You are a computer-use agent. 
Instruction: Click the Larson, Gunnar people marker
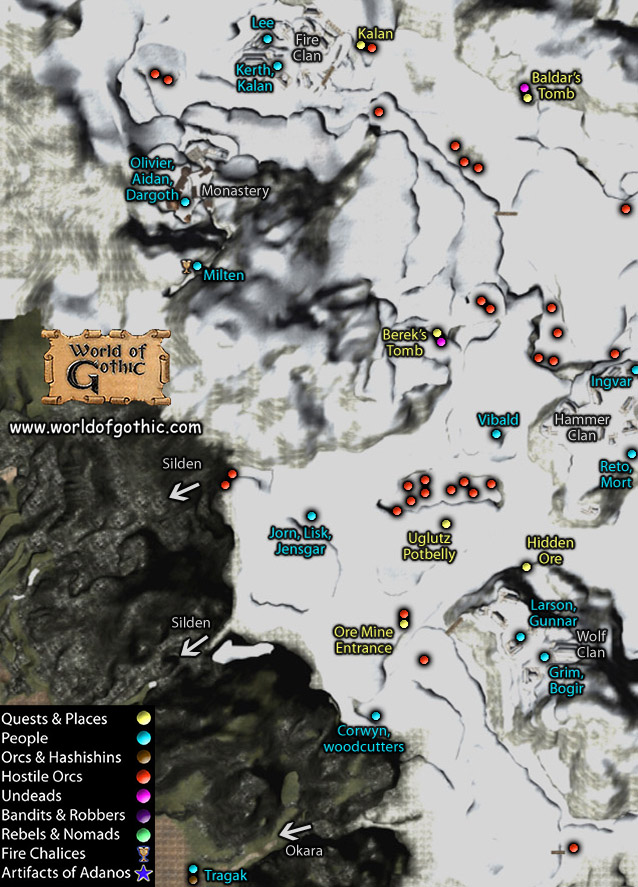pos(520,637)
